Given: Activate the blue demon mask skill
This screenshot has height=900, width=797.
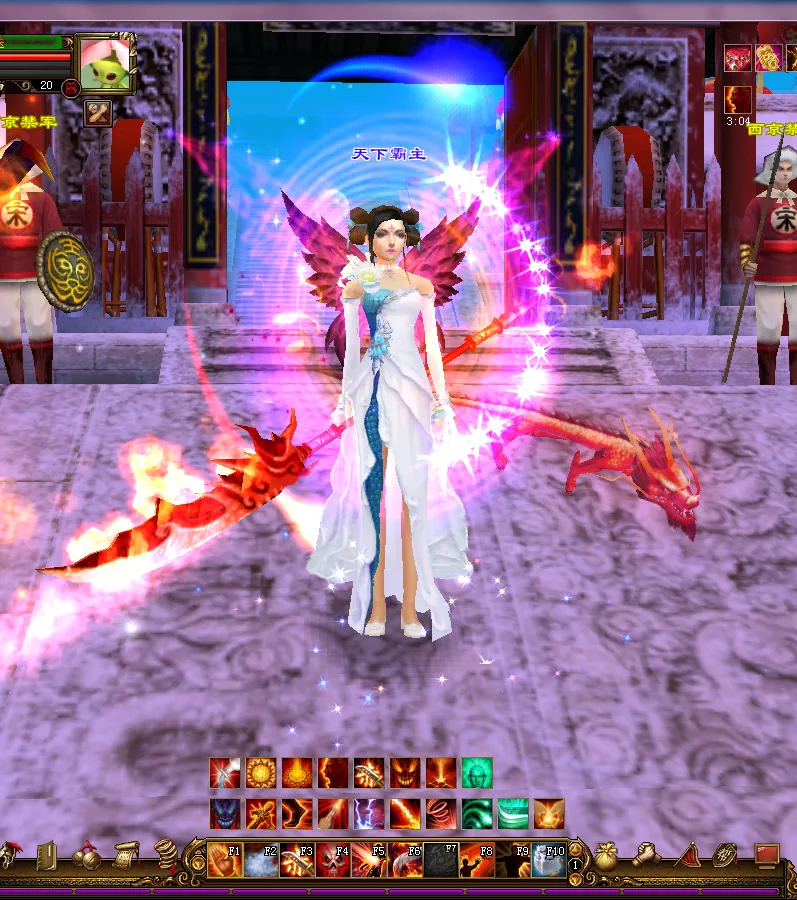Looking at the screenshot, I should tap(224, 813).
